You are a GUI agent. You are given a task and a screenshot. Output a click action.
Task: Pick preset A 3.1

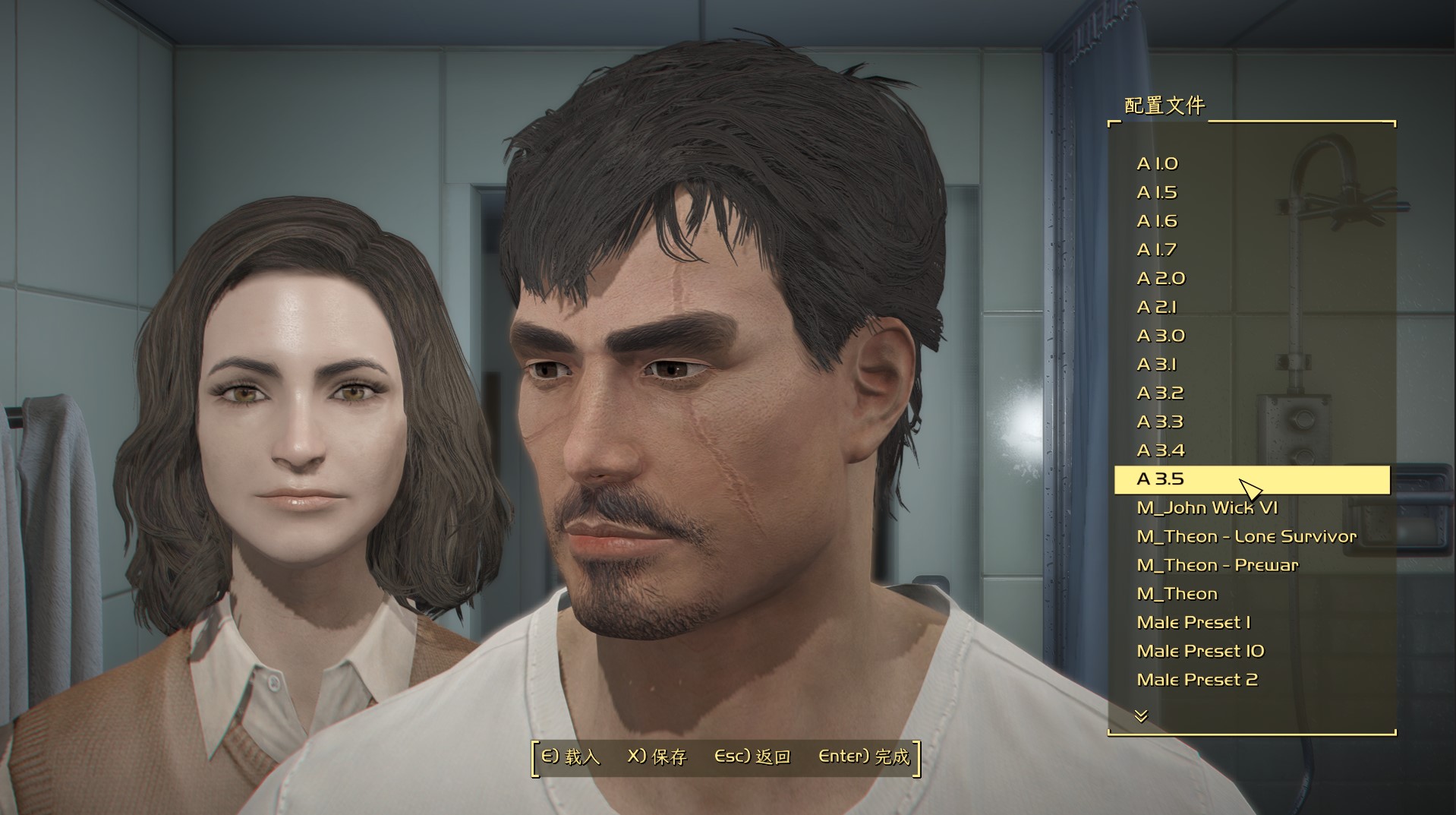(x=1157, y=365)
